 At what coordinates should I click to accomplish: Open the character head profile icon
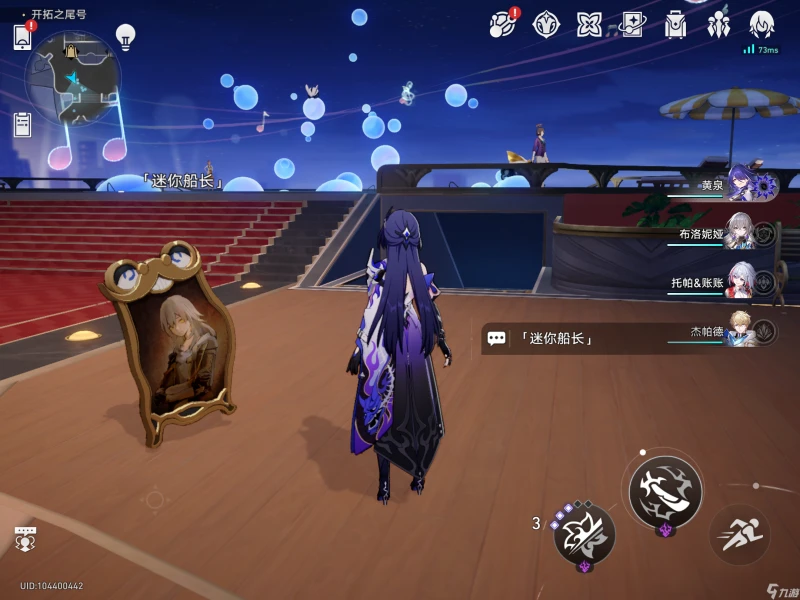(x=763, y=24)
